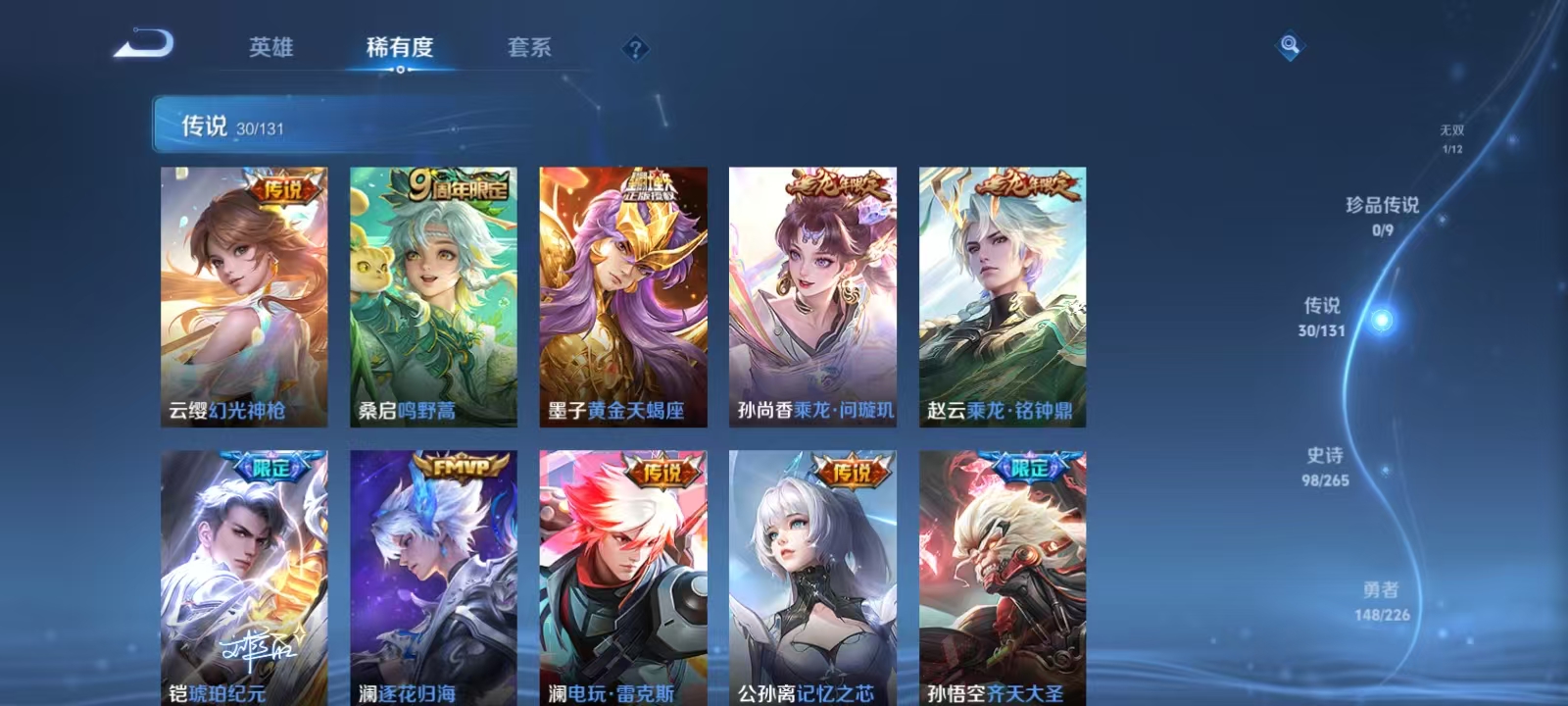1568x706 pixels.
Task: Select the 稀有度 tab
Action: pos(398,48)
